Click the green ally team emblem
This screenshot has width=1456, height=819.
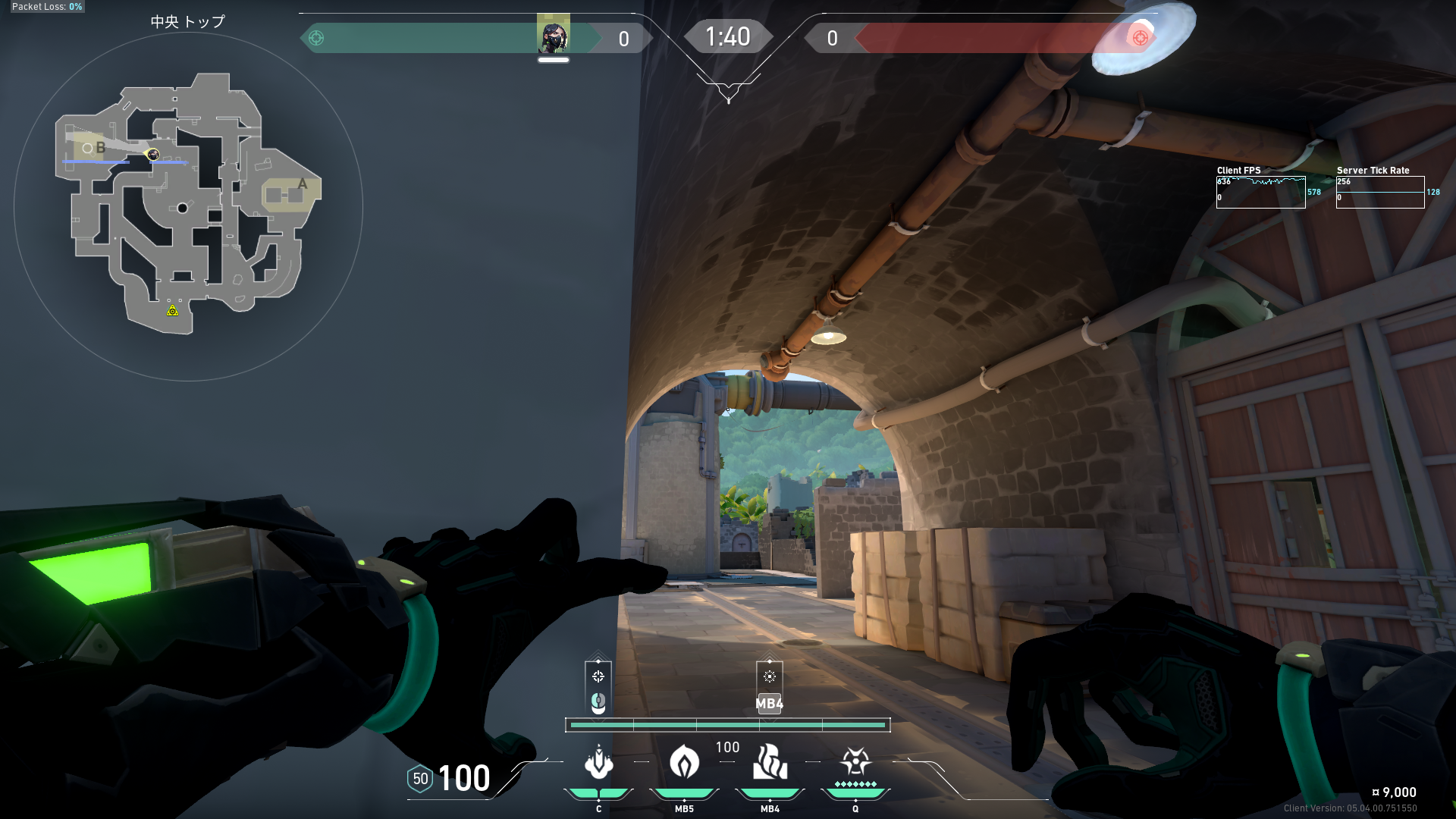316,38
